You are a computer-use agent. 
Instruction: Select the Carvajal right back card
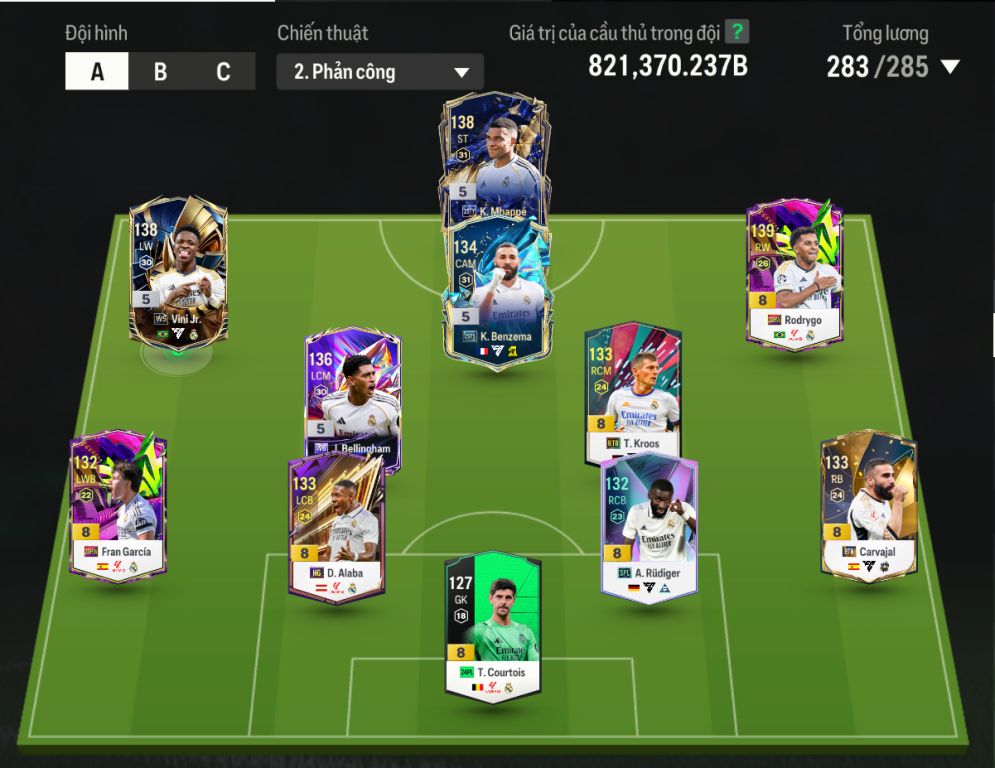(x=868, y=505)
